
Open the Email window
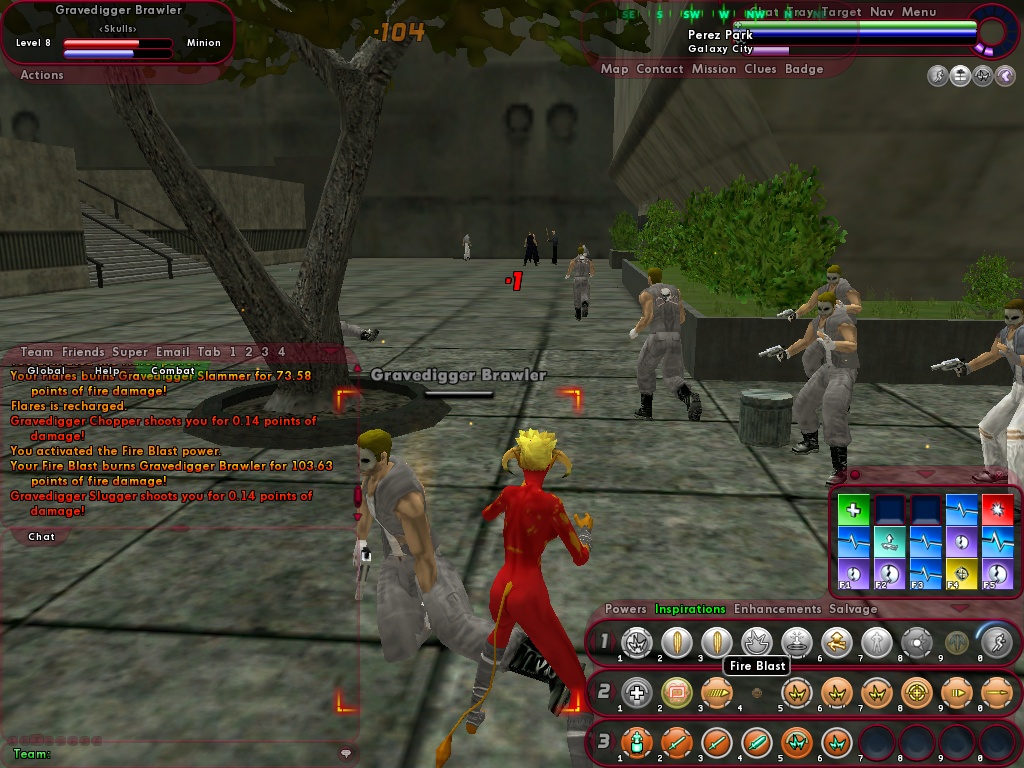coord(173,352)
